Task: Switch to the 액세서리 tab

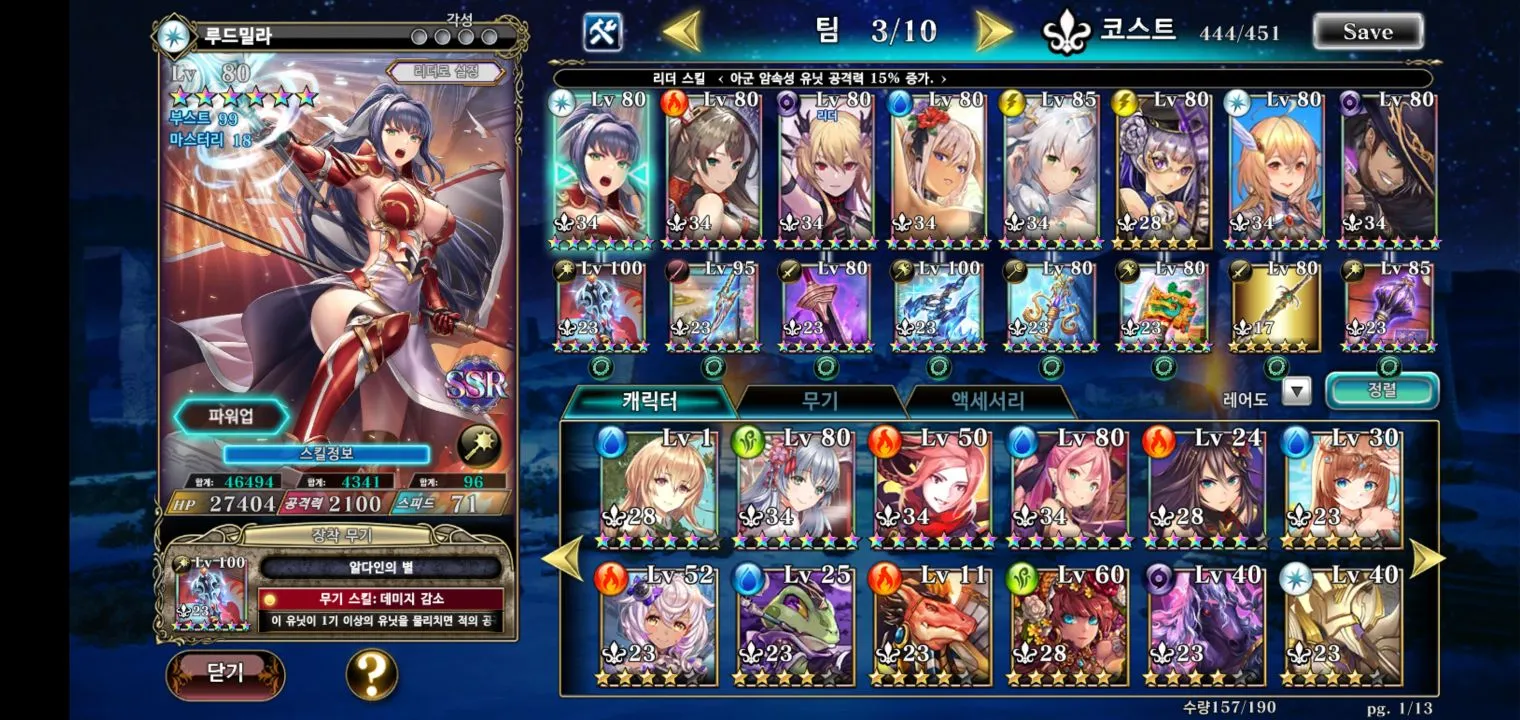Action: [x=987, y=401]
